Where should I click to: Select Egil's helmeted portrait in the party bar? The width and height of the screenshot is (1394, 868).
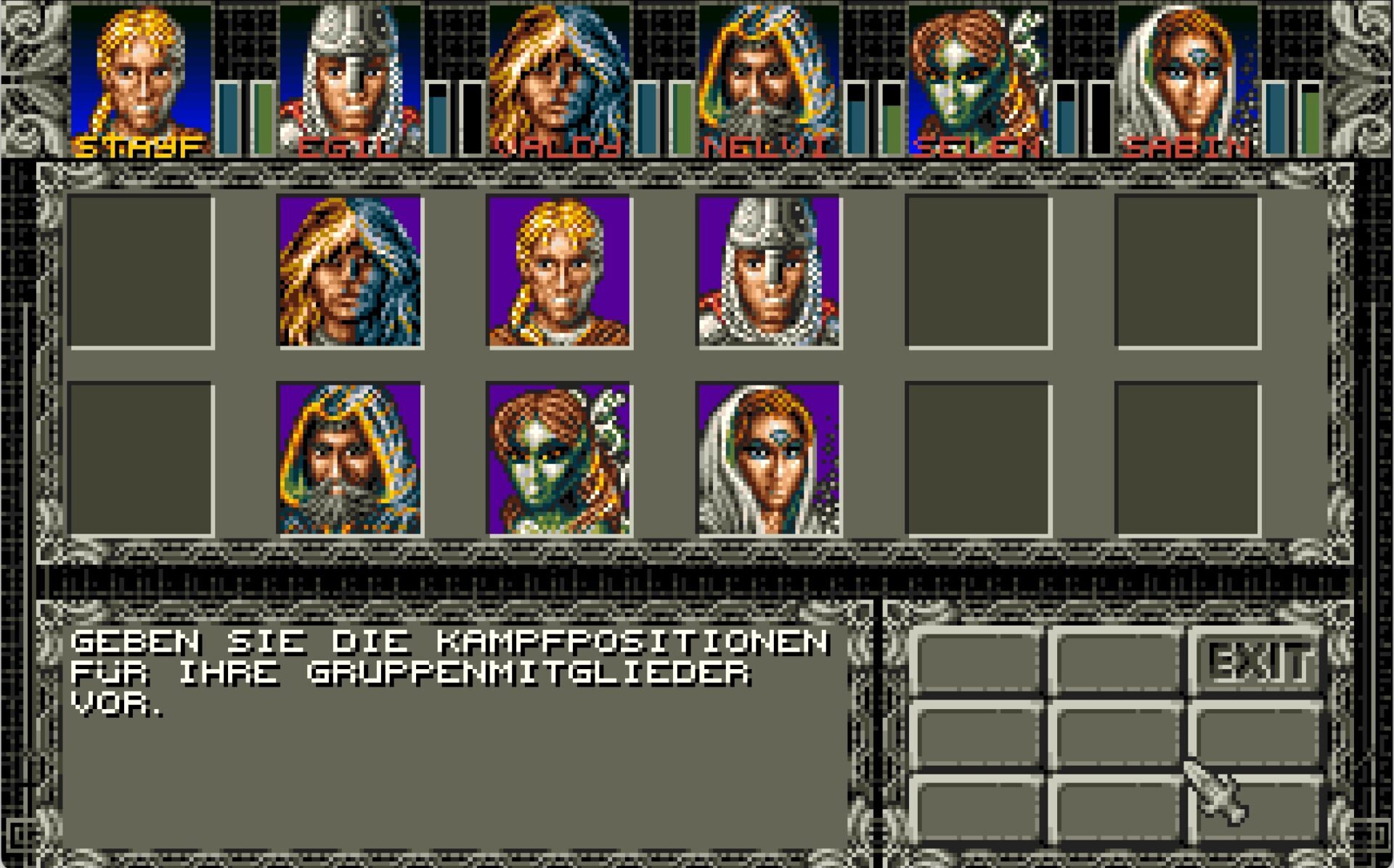pos(350,76)
